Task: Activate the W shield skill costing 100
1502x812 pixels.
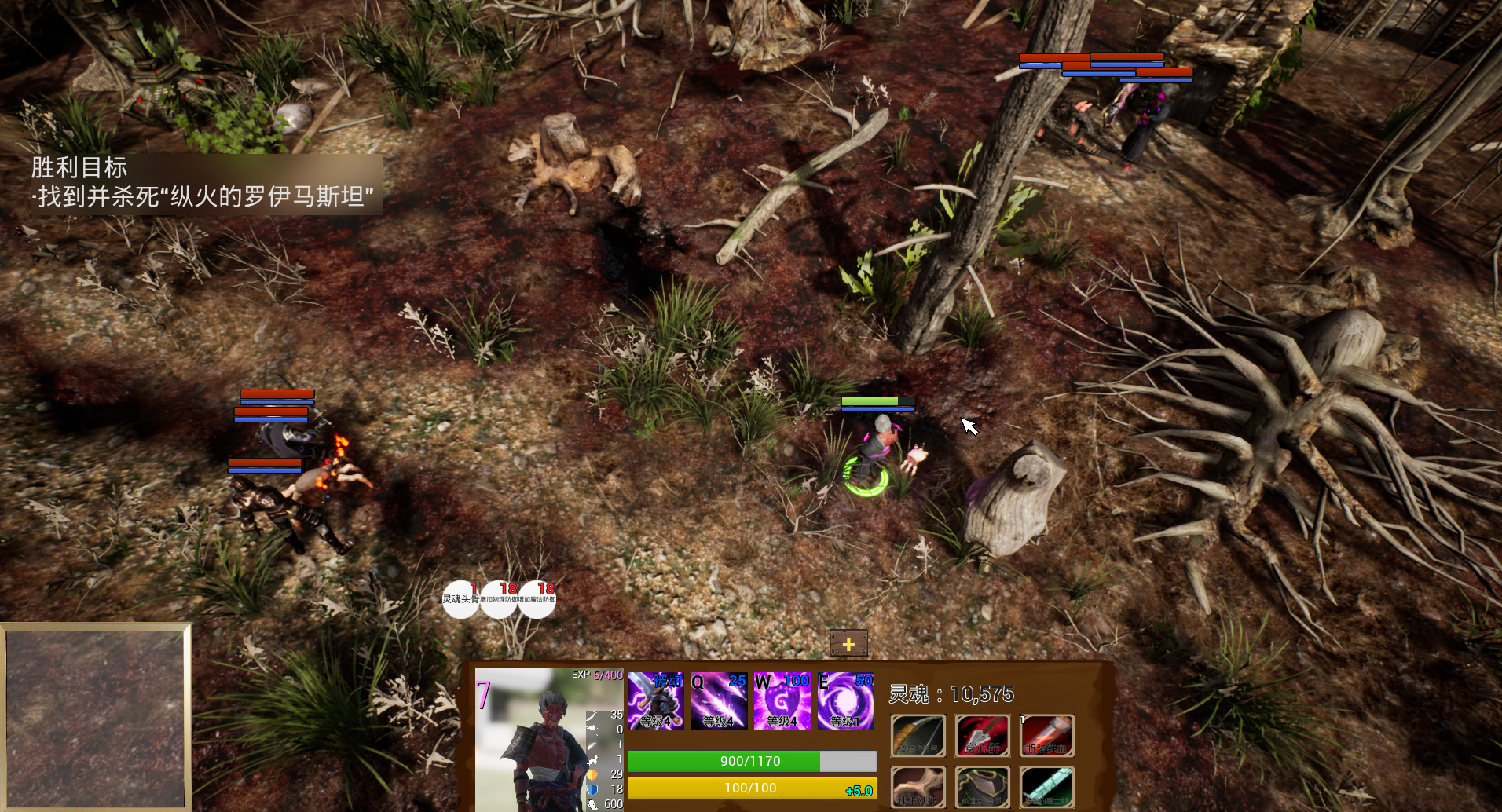Action: click(x=781, y=701)
